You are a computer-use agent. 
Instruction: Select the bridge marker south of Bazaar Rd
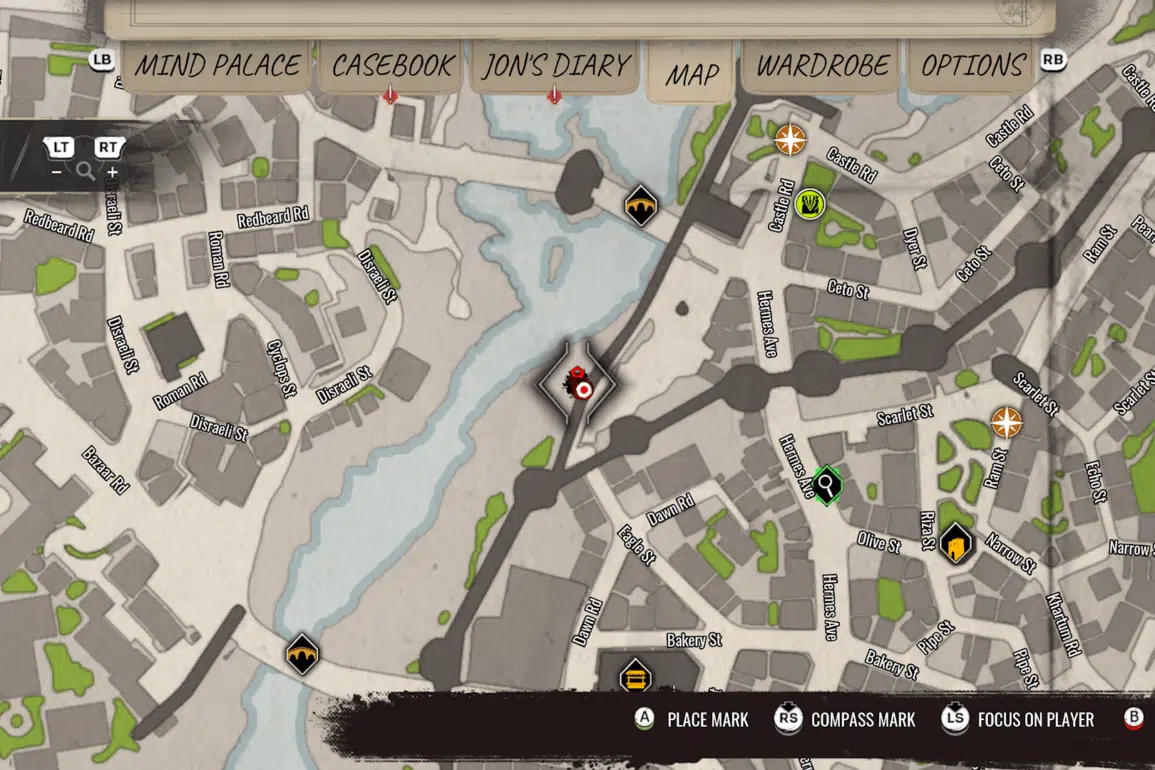coord(301,654)
